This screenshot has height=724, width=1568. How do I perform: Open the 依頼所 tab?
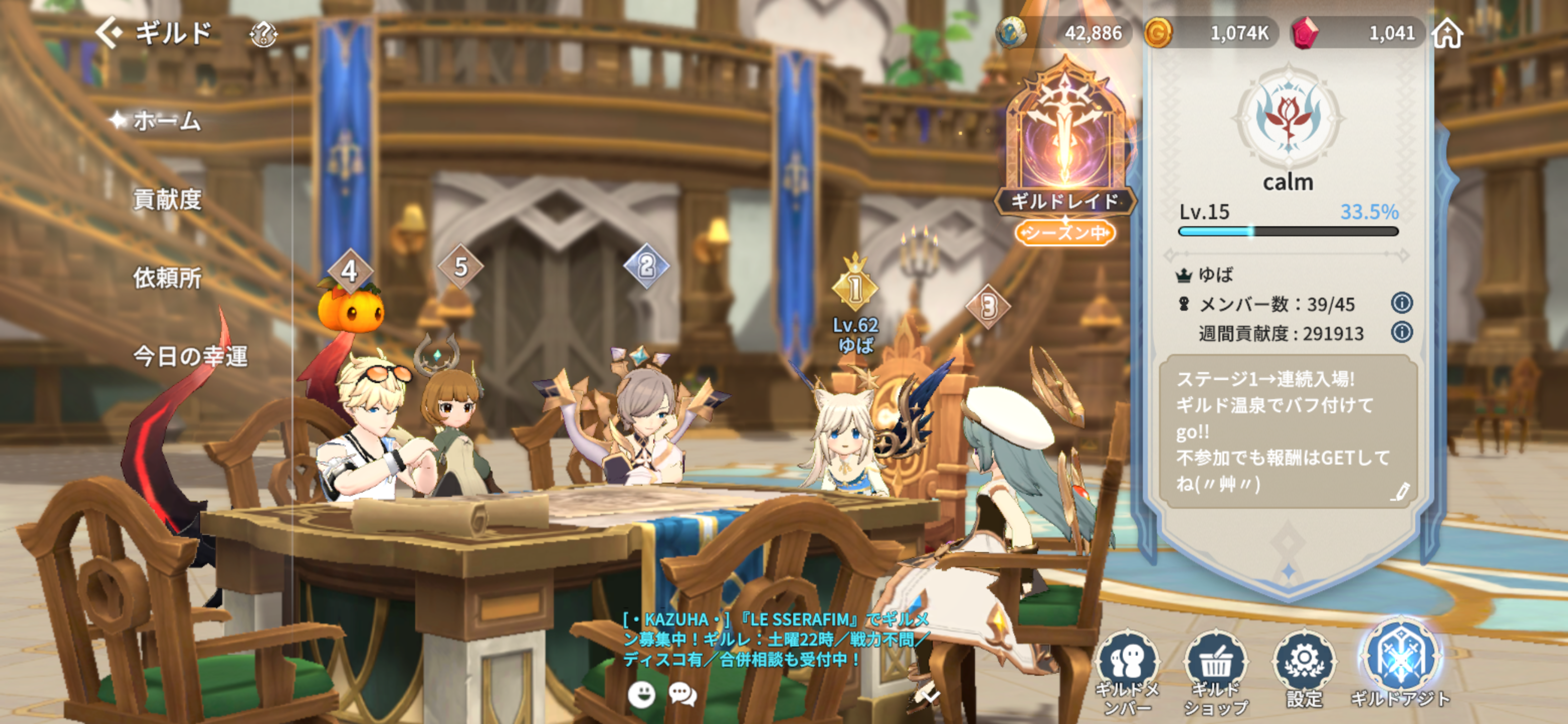pyautogui.click(x=167, y=278)
